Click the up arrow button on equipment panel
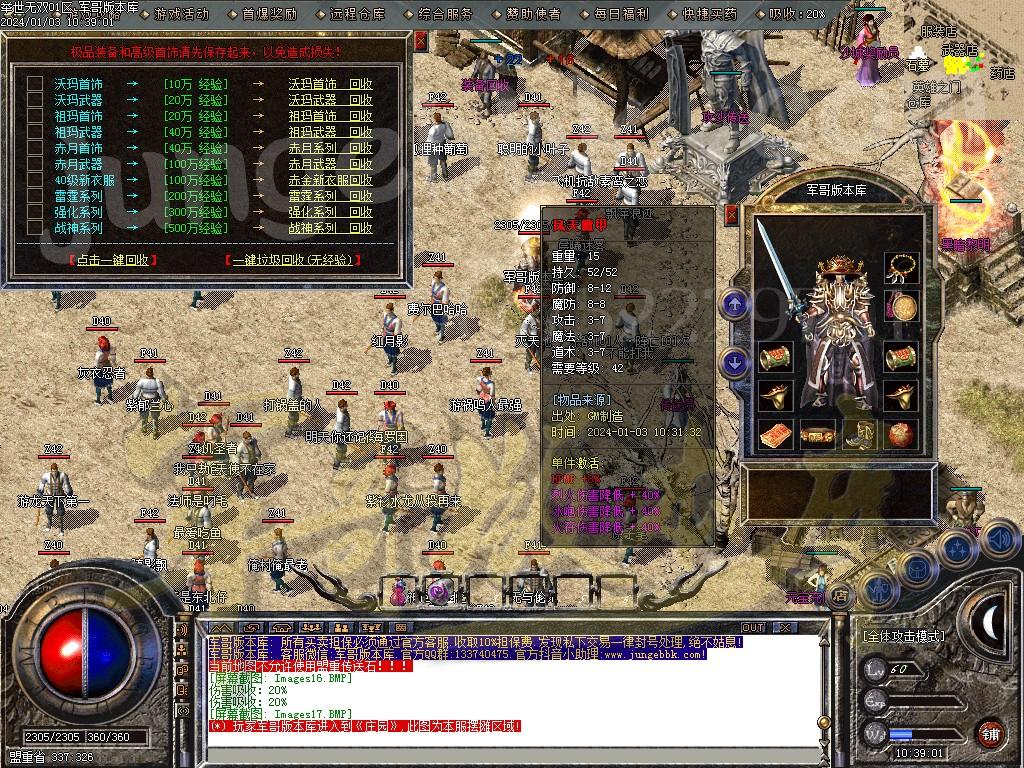Viewport: 1024px width, 768px height. click(735, 303)
